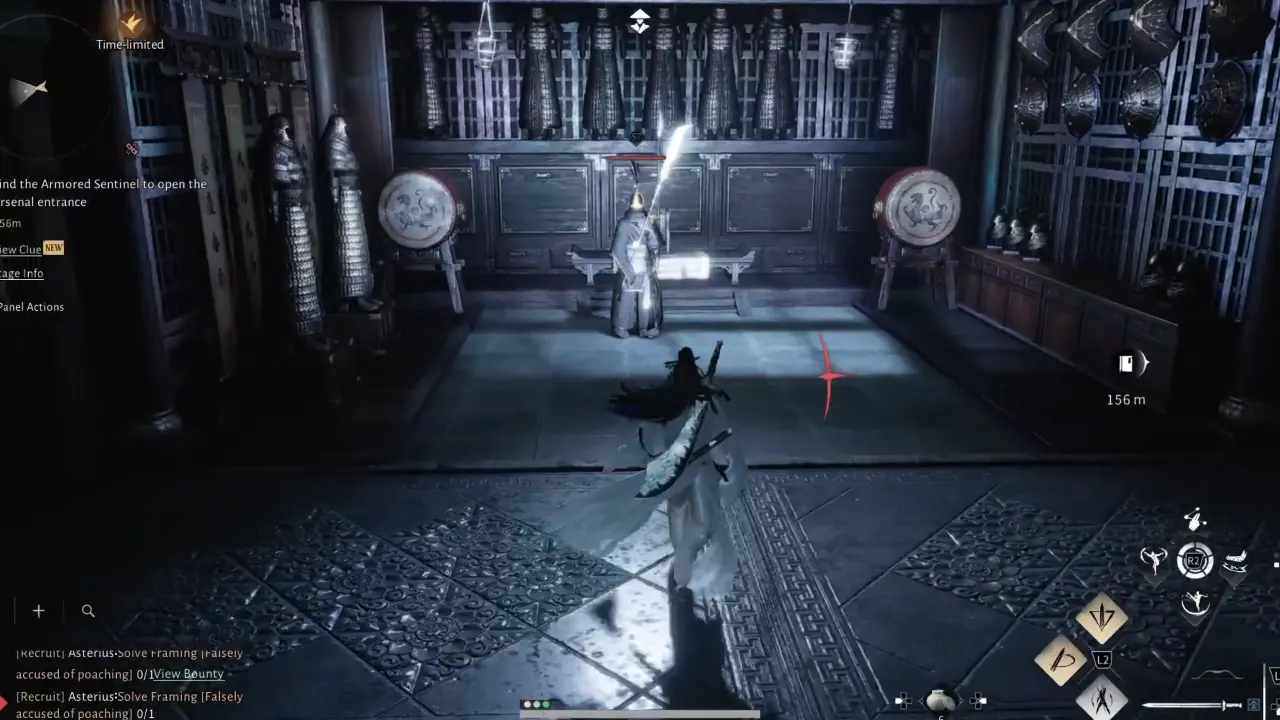Click the sword durability indicator at bottom right
The width and height of the screenshot is (1280, 720).
coord(1190,703)
